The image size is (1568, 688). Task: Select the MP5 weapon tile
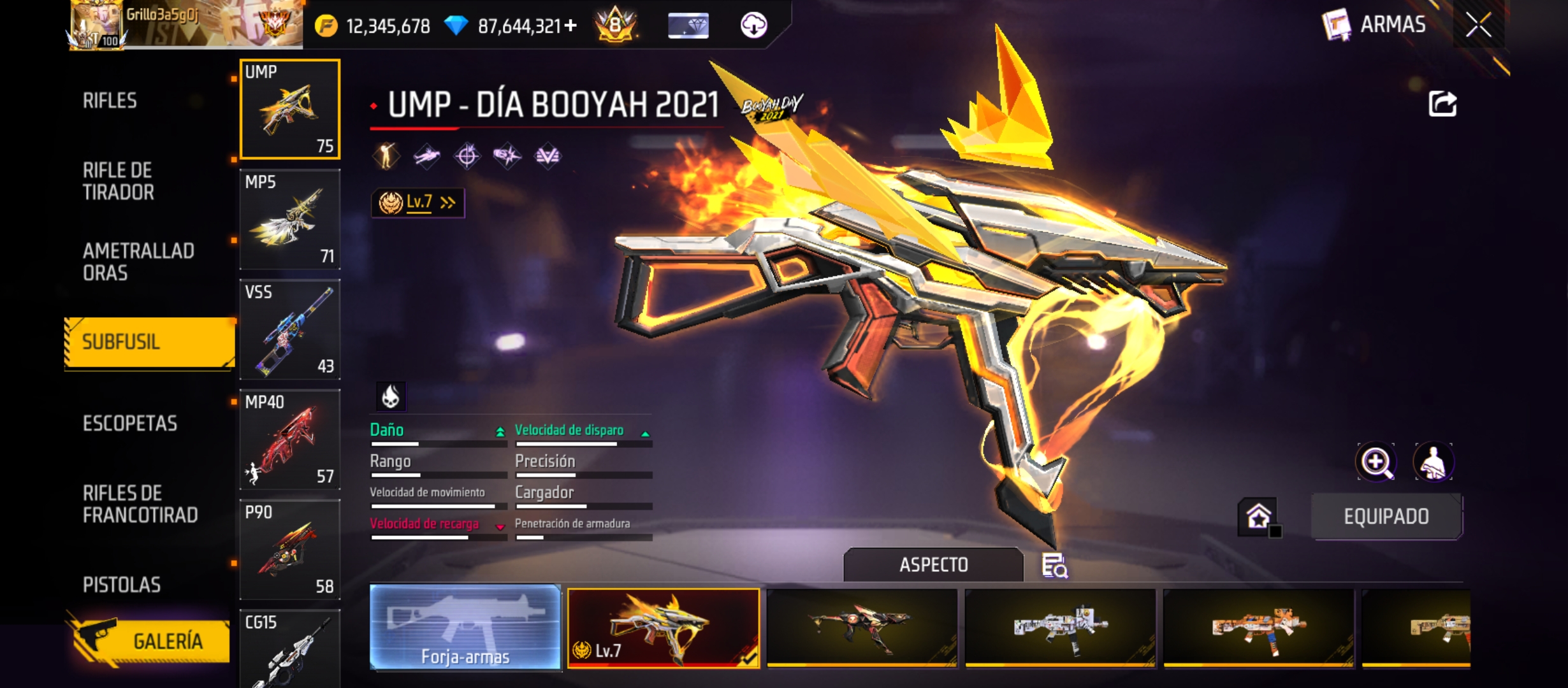click(x=290, y=219)
